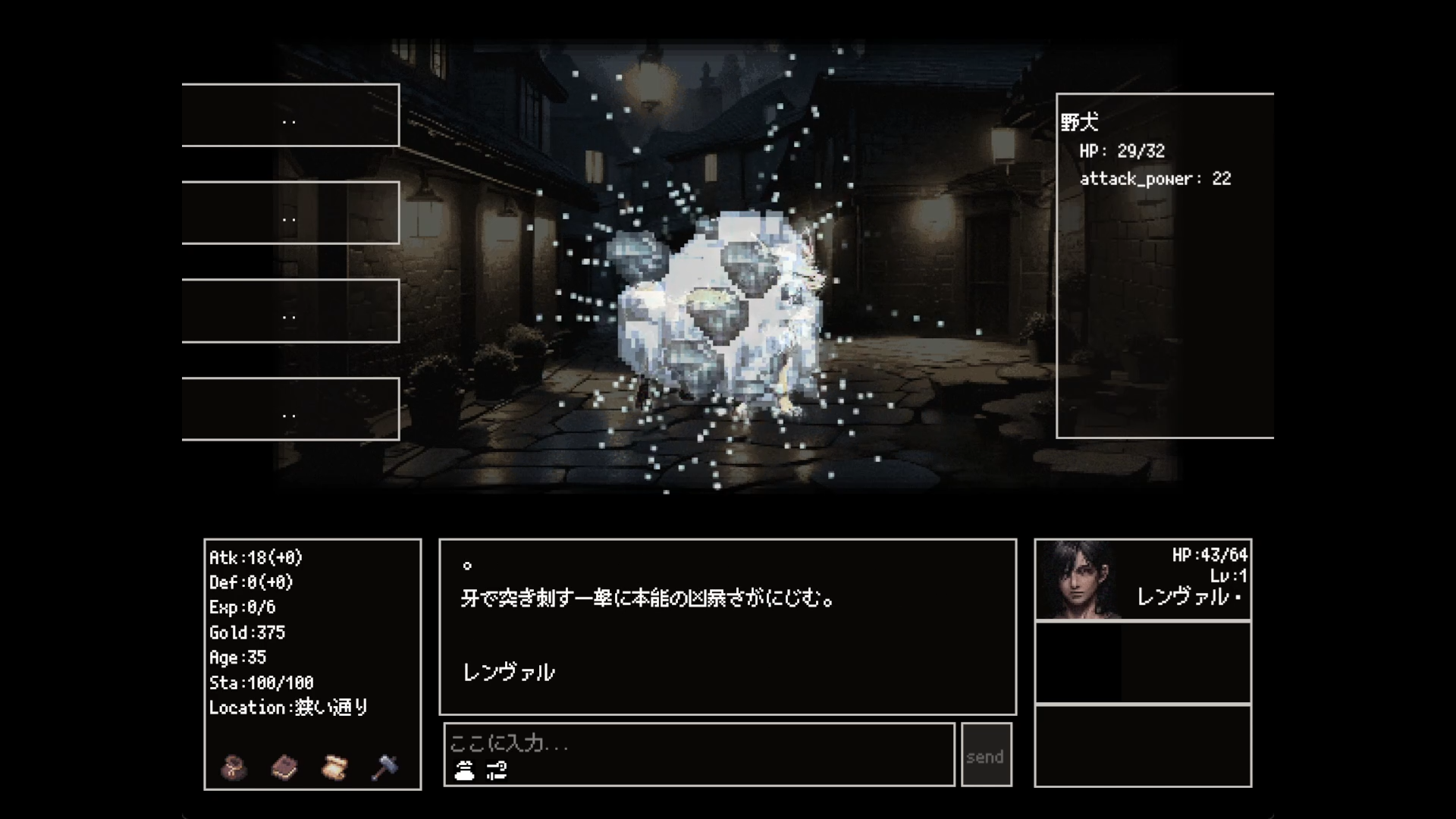This screenshot has height=819, width=1456.
Task: Select the second action slot panel
Action: 290,213
